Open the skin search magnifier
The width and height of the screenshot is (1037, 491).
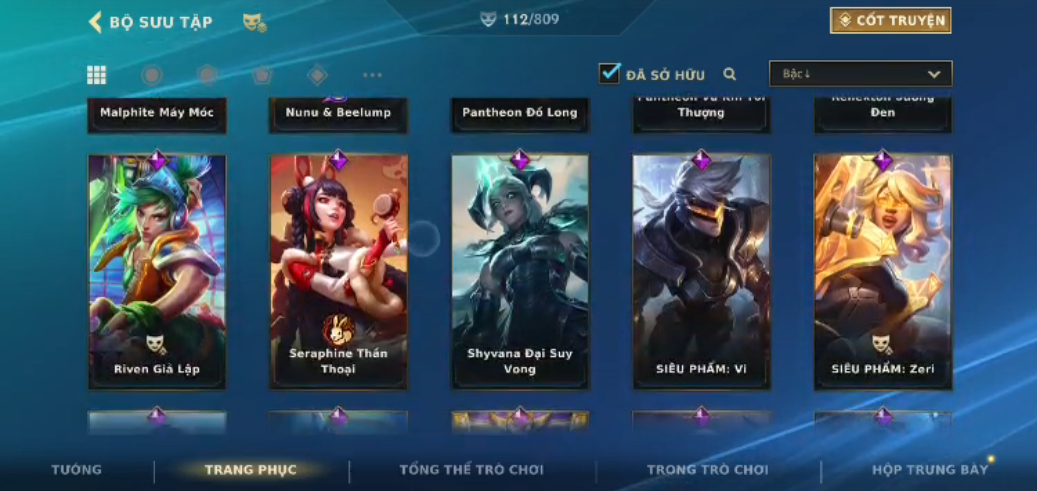(x=730, y=74)
